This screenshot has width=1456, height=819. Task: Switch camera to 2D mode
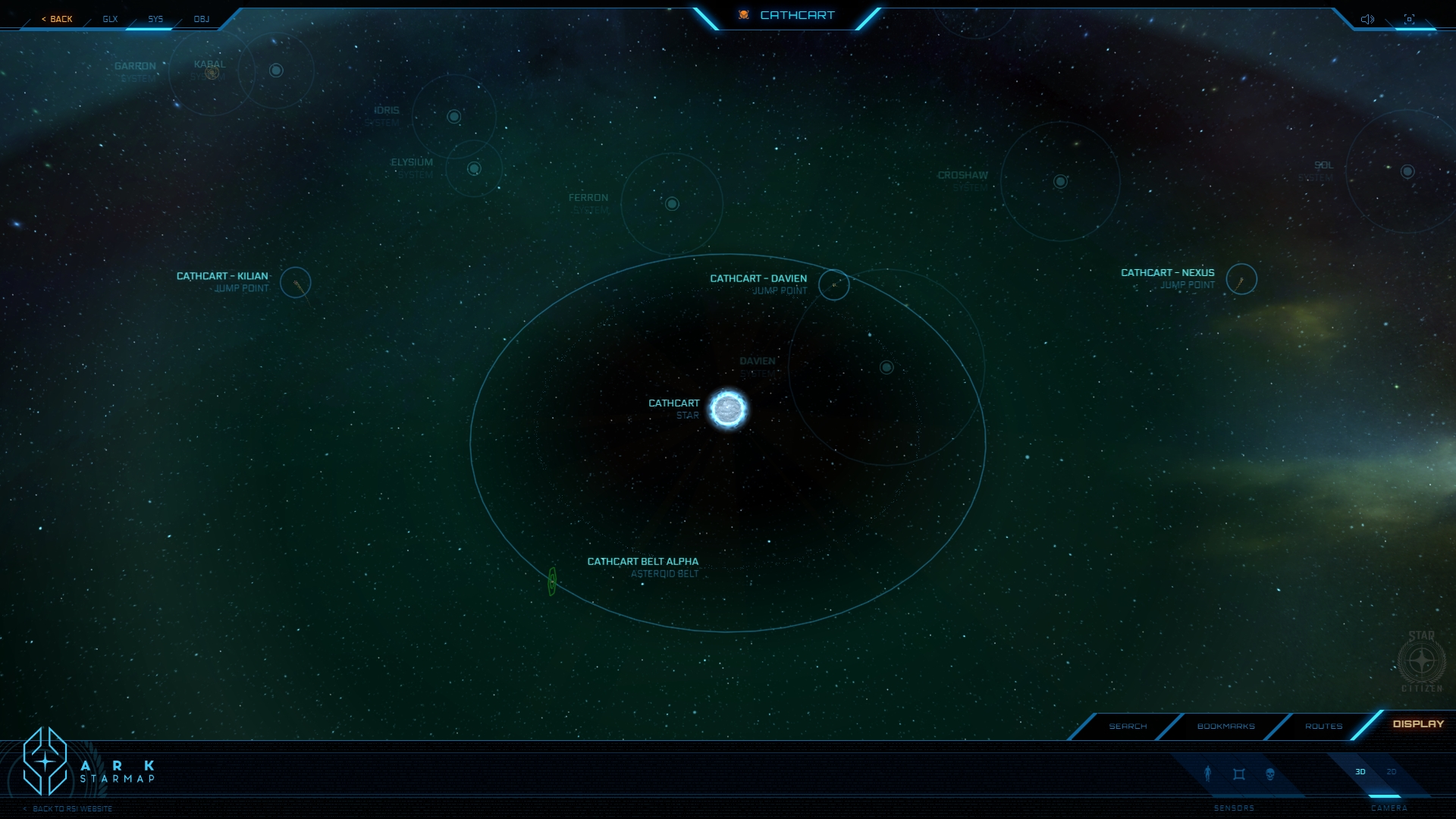(1392, 772)
